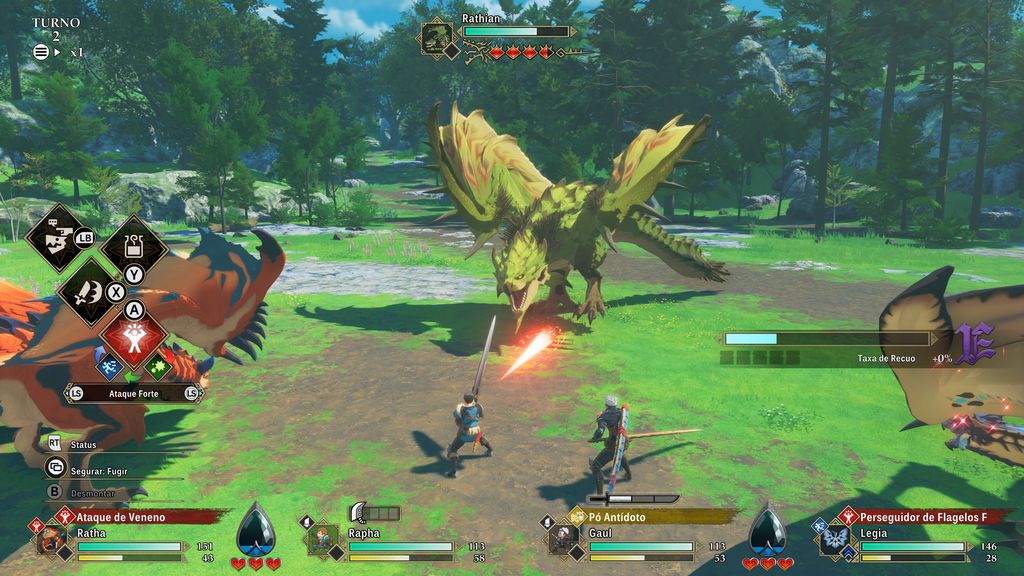
Task: Cycle the Ataque Forte attack label selector
Action: [133, 394]
